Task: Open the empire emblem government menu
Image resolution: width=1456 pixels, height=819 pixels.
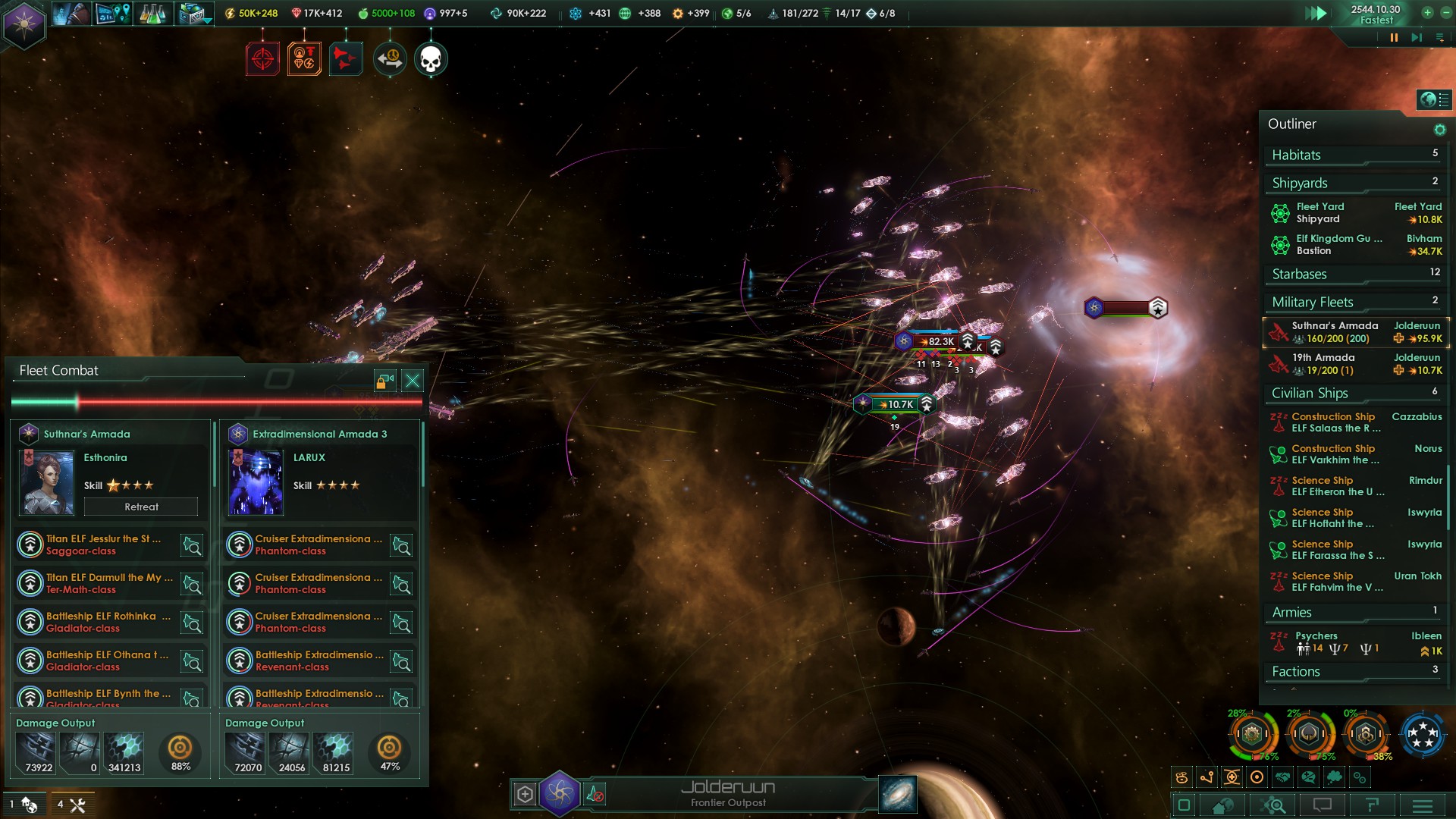Action: click(x=24, y=24)
